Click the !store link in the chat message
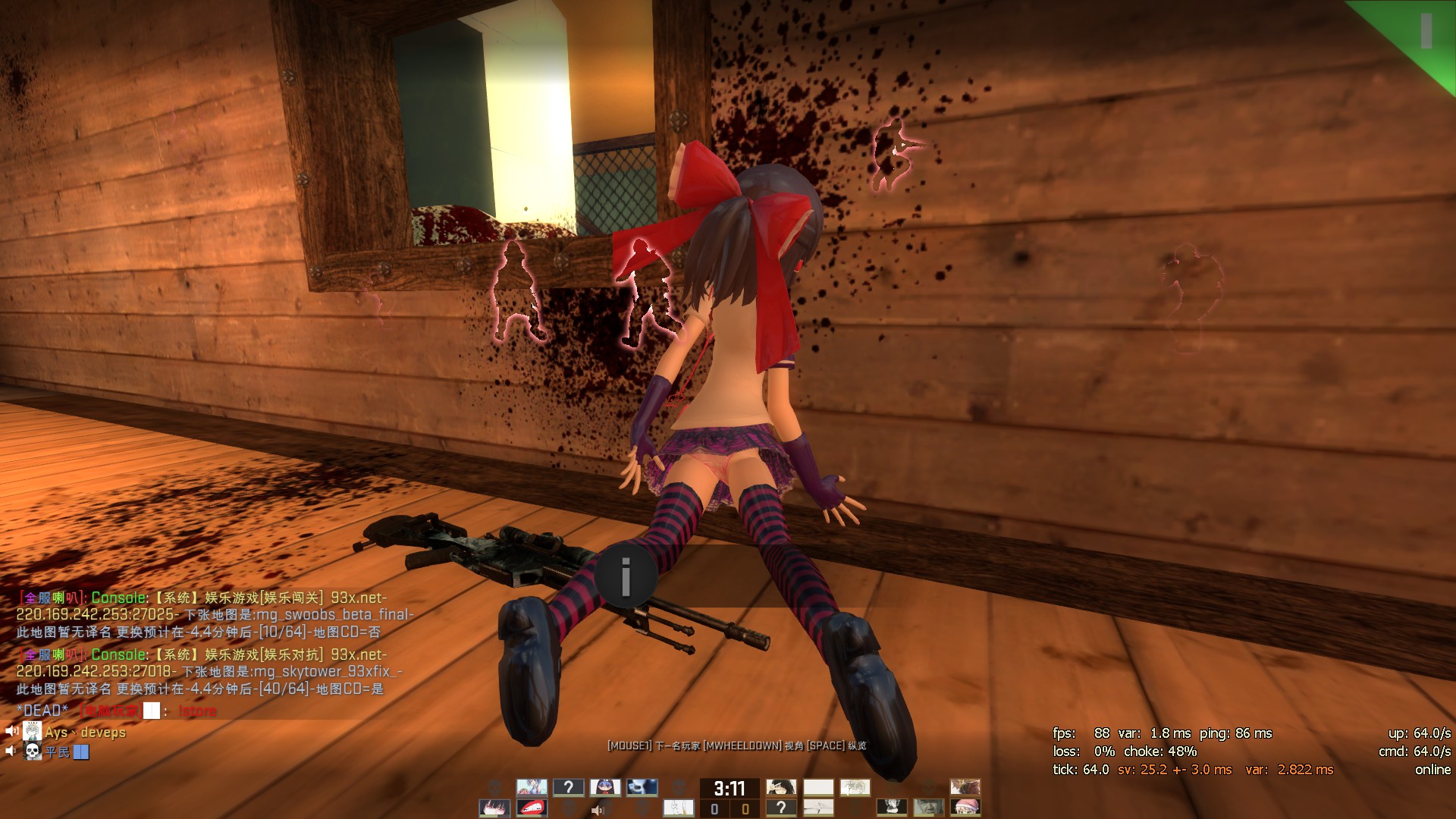This screenshot has width=1456, height=819. click(x=197, y=711)
